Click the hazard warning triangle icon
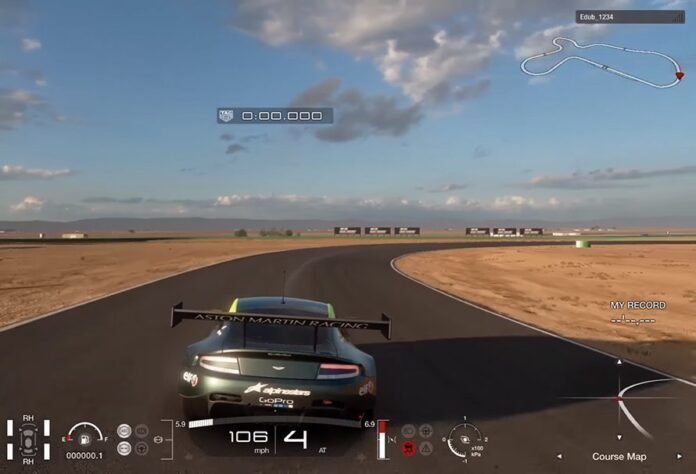Viewport: 696px width, 474px height. (x=426, y=448)
